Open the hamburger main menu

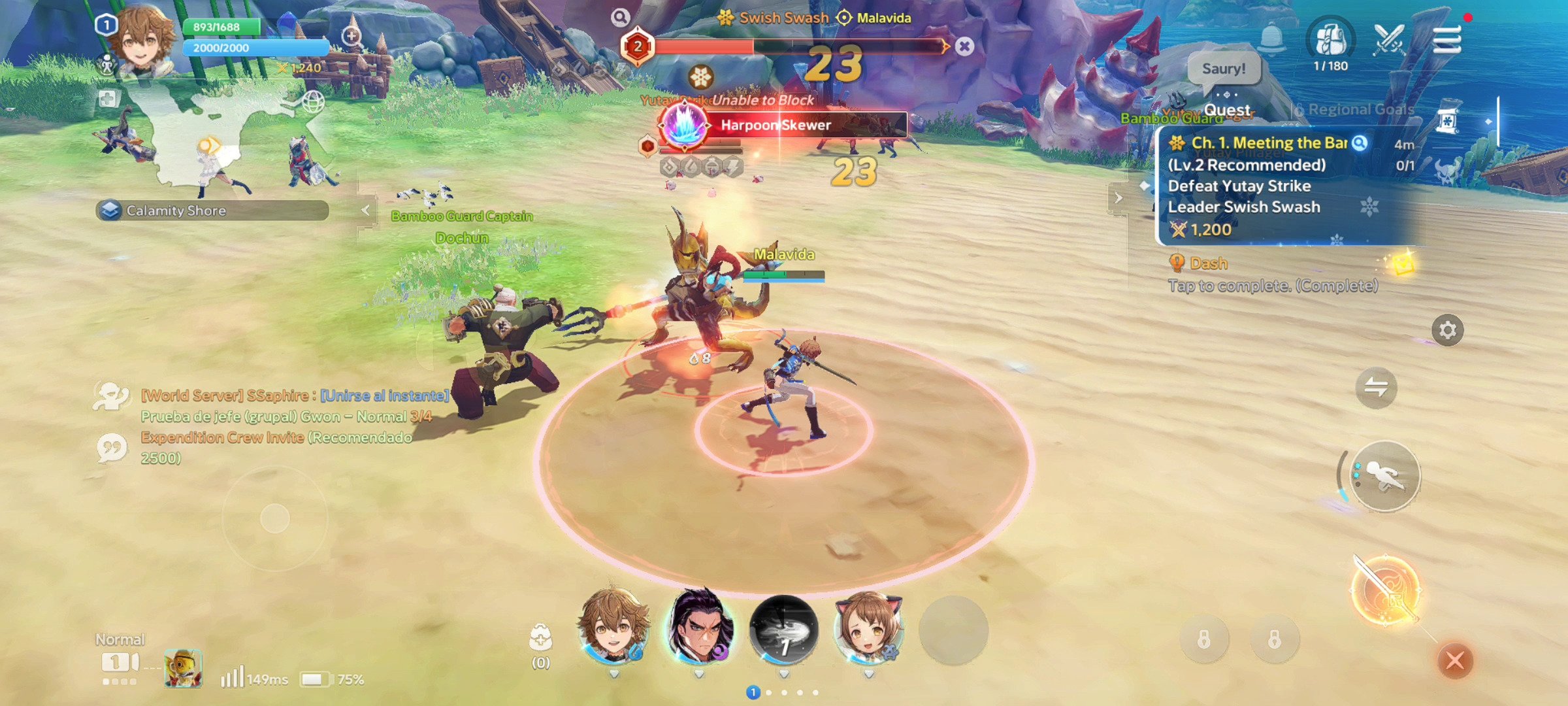pos(1446,41)
